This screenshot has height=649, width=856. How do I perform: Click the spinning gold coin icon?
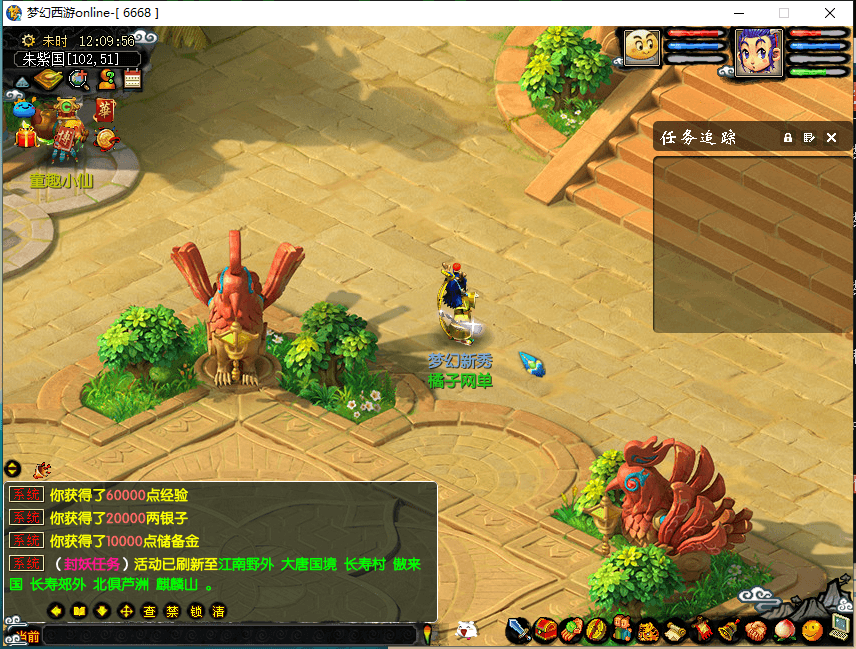pos(103,138)
